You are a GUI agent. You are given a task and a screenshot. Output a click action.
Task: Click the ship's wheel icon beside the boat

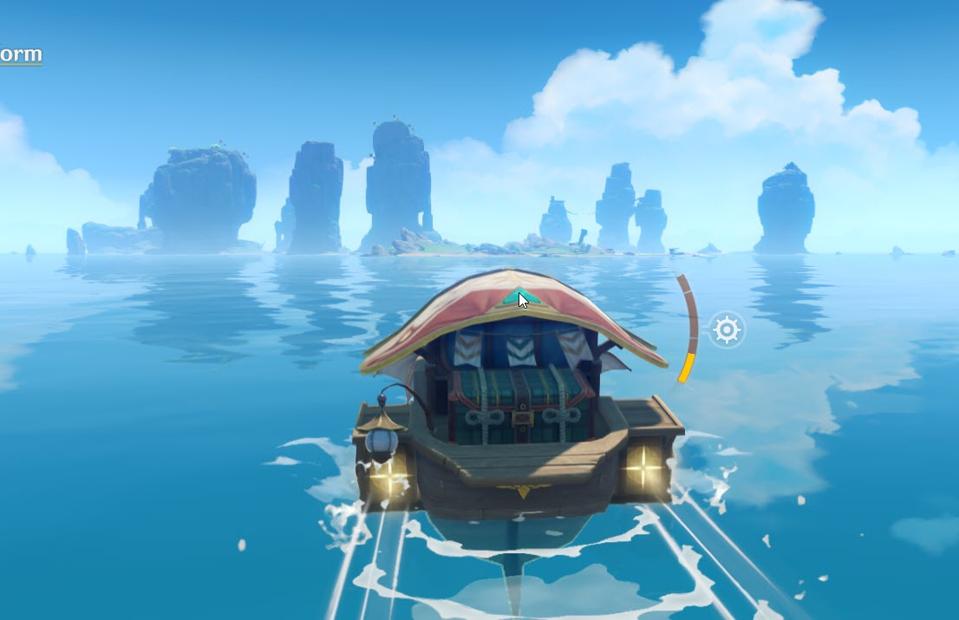pyautogui.click(x=727, y=329)
